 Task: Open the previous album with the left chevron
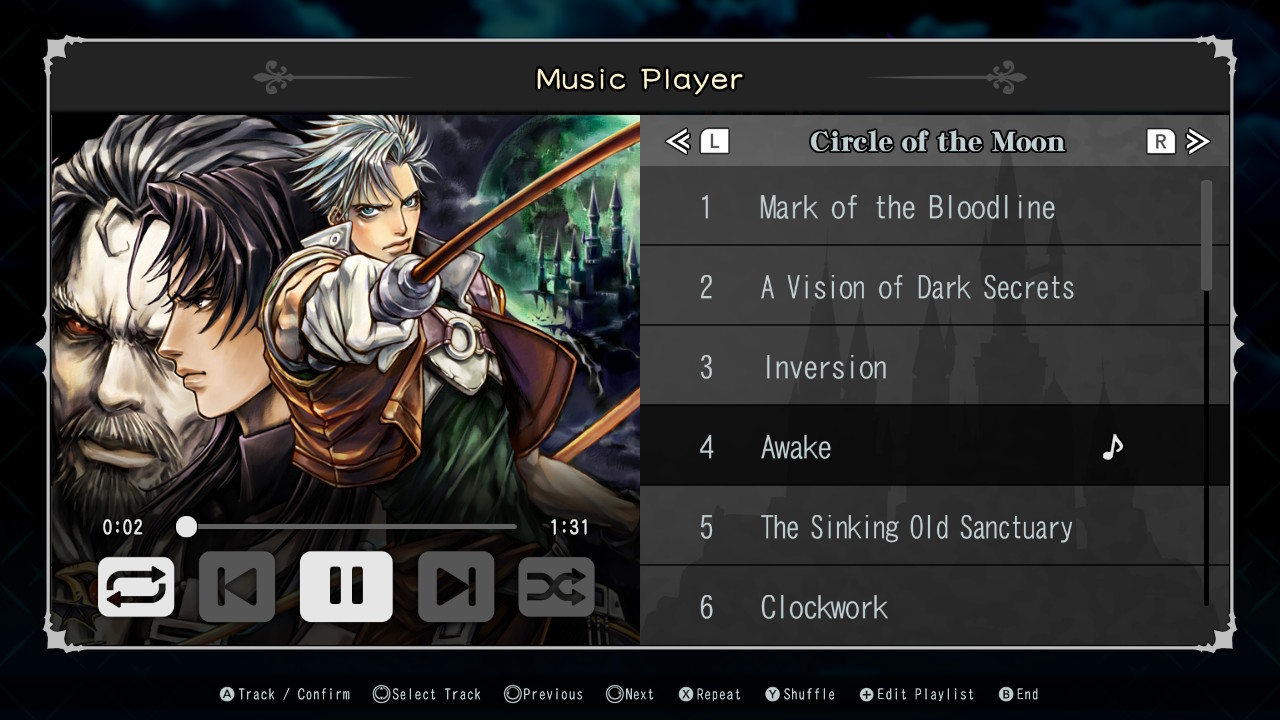click(x=677, y=141)
